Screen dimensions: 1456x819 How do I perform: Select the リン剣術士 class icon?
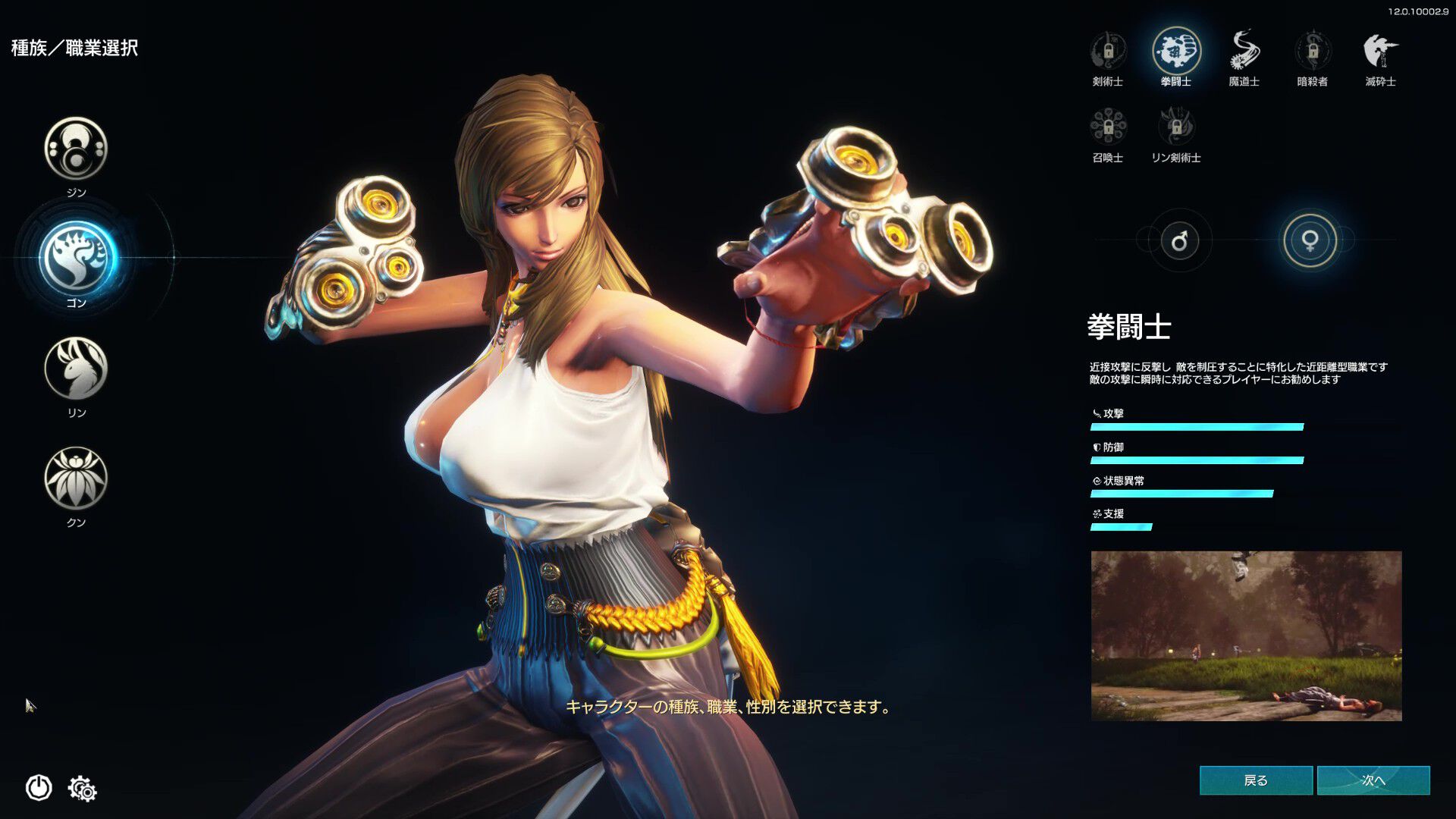pyautogui.click(x=1176, y=127)
